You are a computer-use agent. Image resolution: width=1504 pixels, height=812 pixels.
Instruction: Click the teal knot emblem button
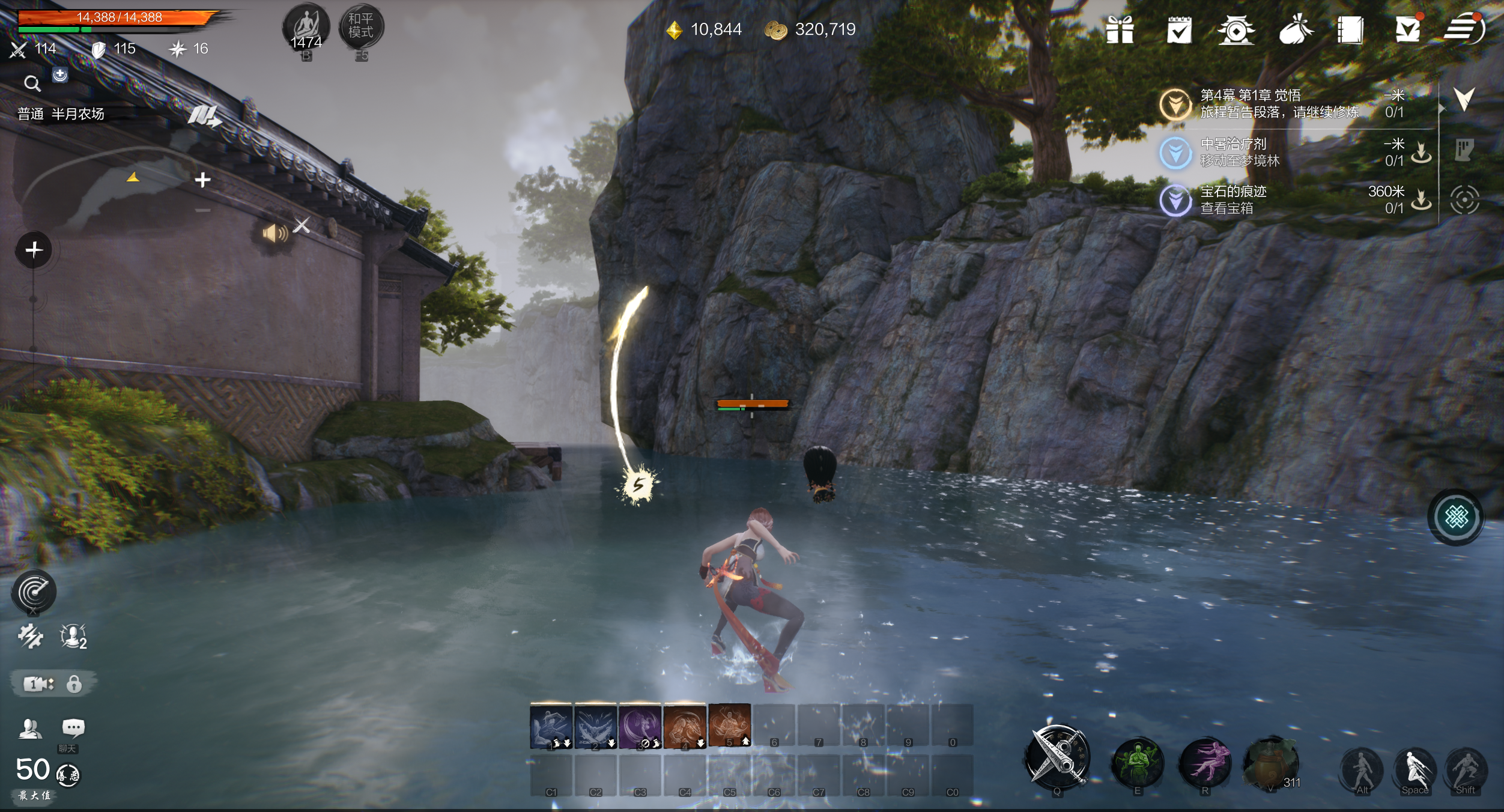1456,517
